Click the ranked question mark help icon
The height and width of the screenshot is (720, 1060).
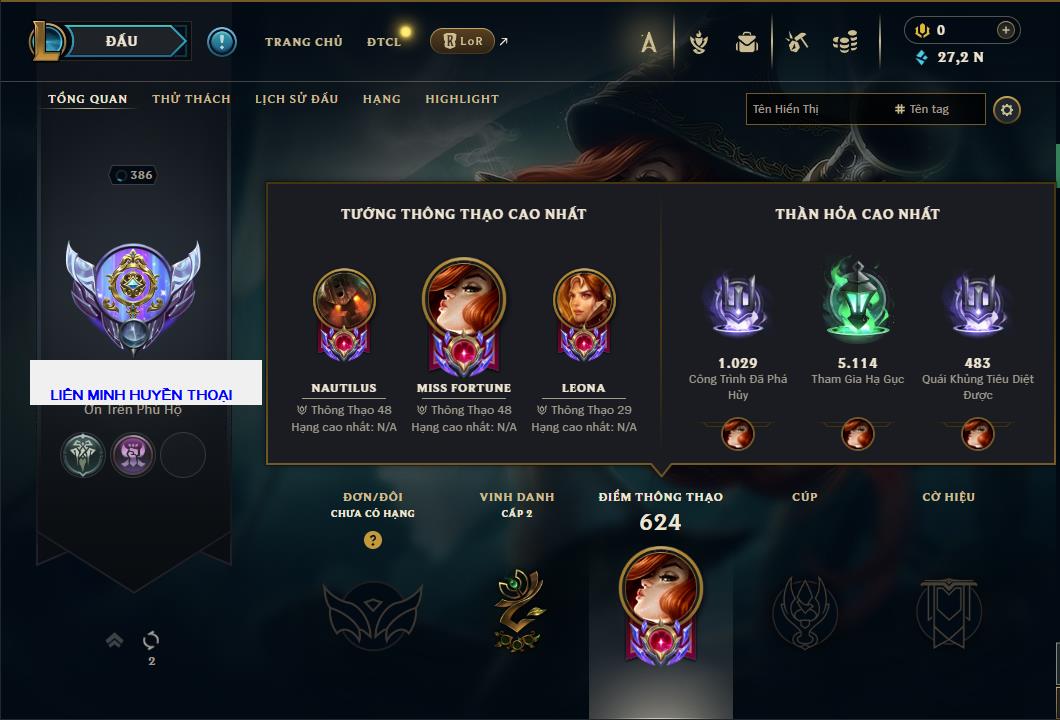pos(373,540)
